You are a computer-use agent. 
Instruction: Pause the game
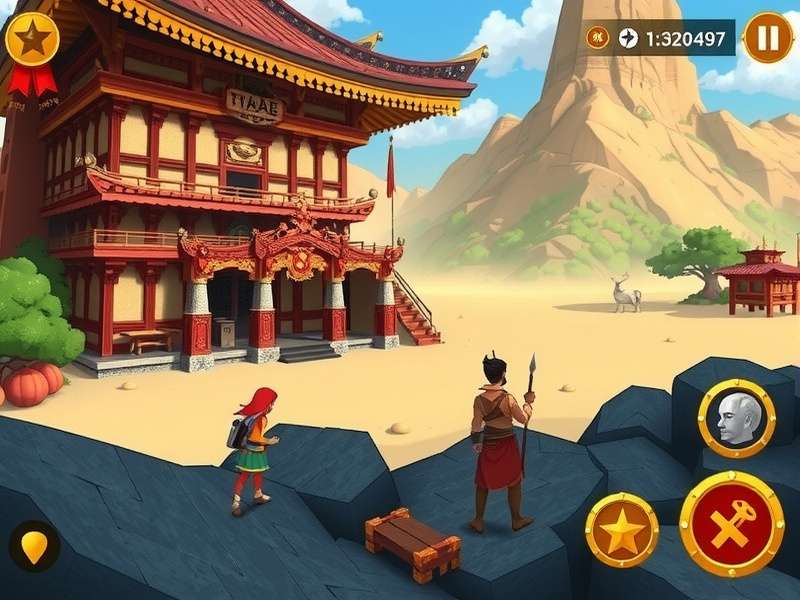point(767,38)
